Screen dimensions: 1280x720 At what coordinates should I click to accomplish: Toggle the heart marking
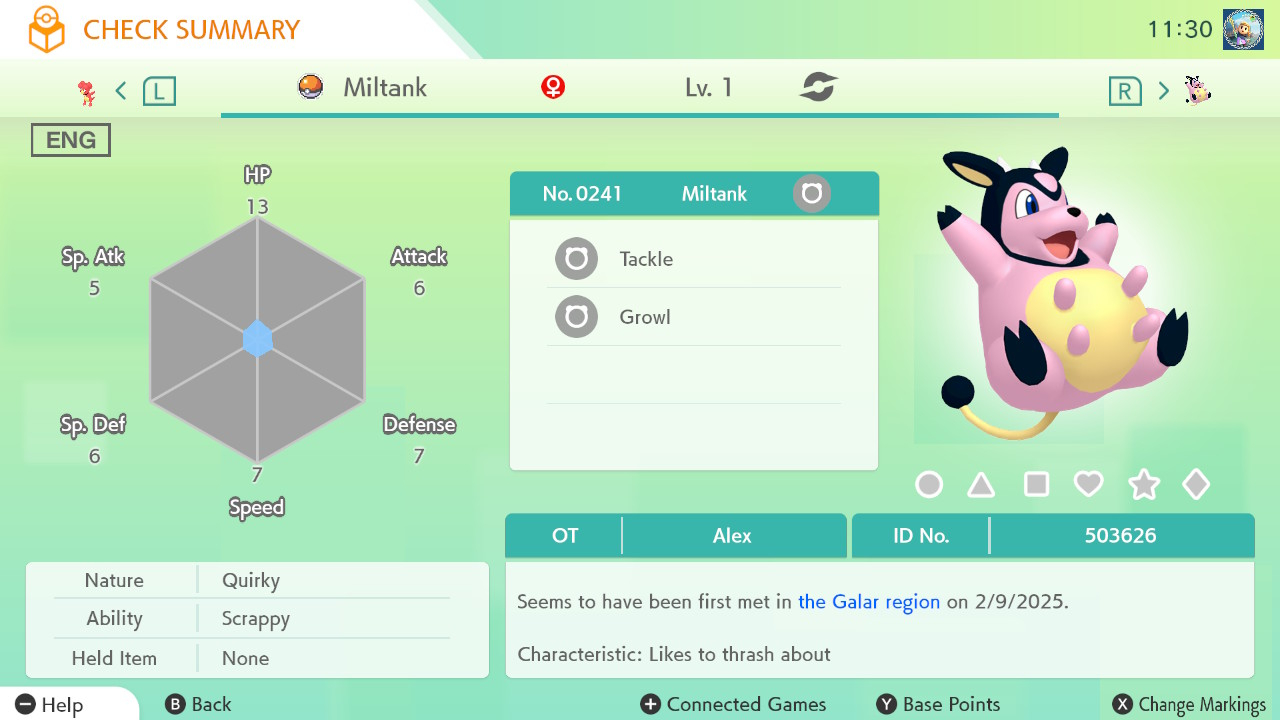click(1088, 485)
